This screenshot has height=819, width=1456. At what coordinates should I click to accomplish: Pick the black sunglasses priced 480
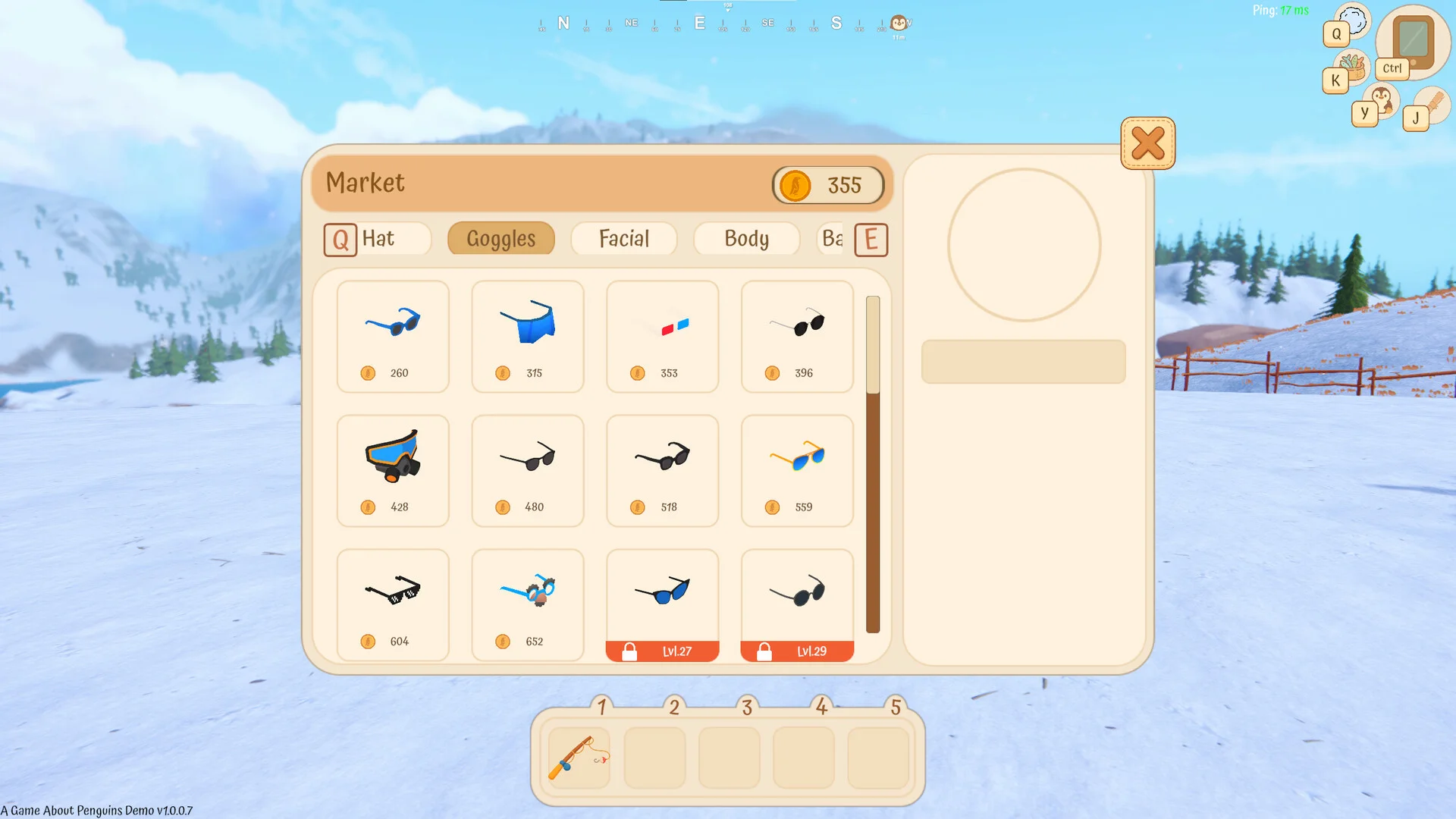click(528, 470)
